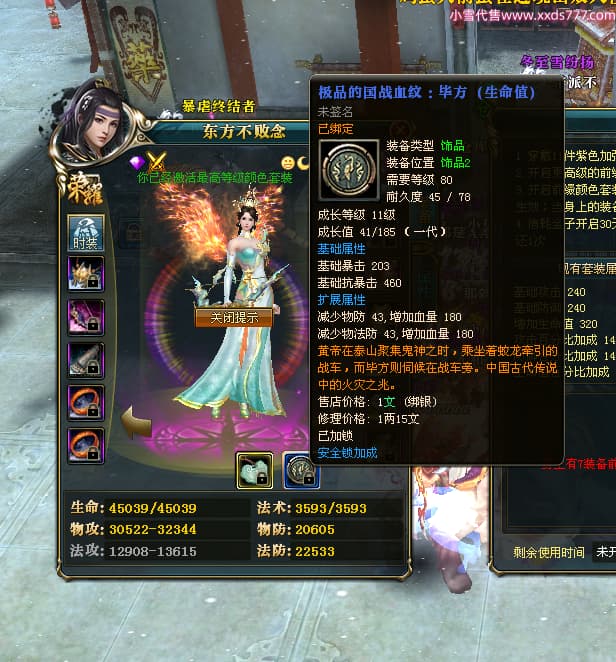Select the golden helmet equipment slot
This screenshot has width=616, height=662.
85,273
